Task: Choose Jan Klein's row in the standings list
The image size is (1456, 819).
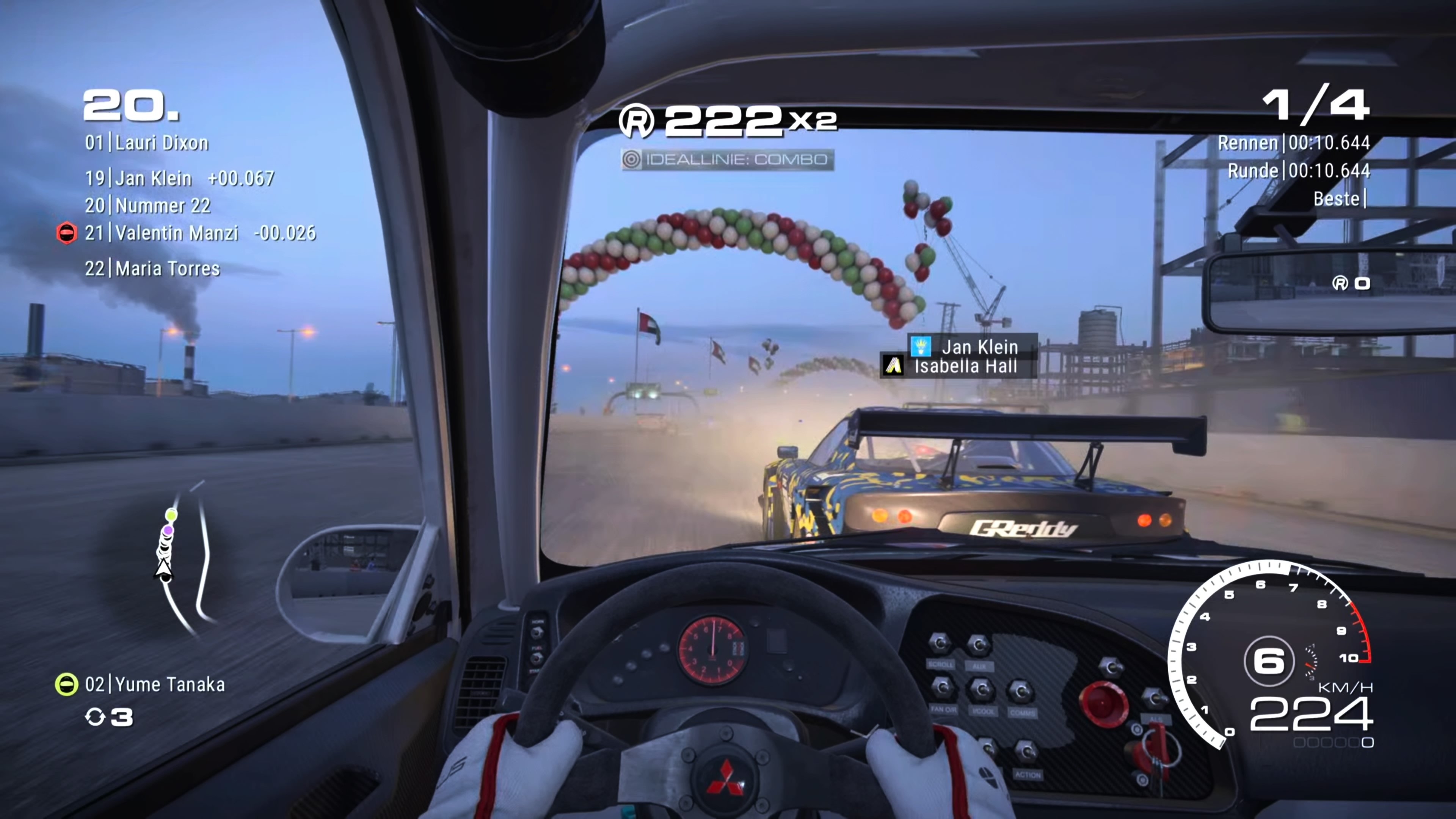Action: click(x=179, y=179)
